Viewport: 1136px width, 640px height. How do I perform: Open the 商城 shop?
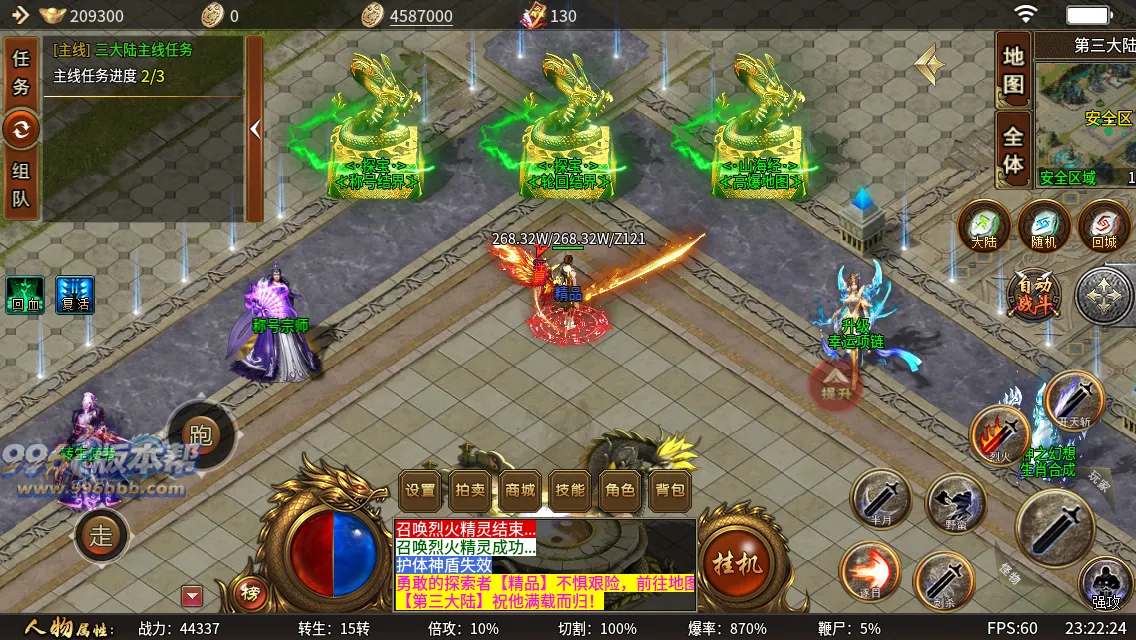520,490
